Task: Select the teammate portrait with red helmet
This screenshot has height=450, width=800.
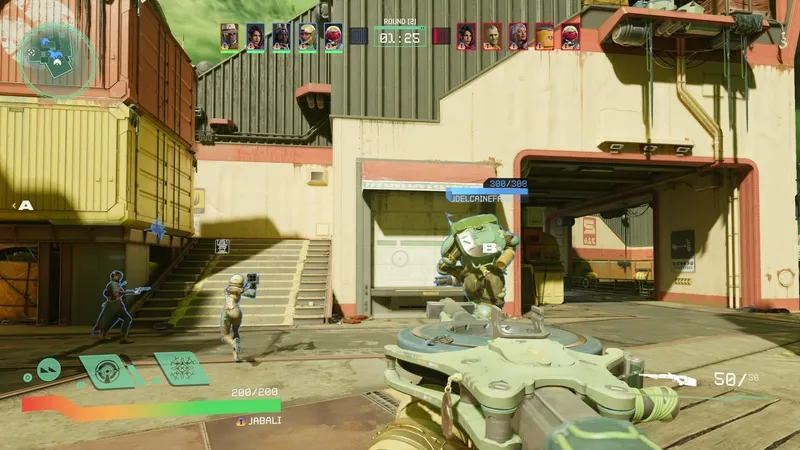Action: [x=333, y=37]
